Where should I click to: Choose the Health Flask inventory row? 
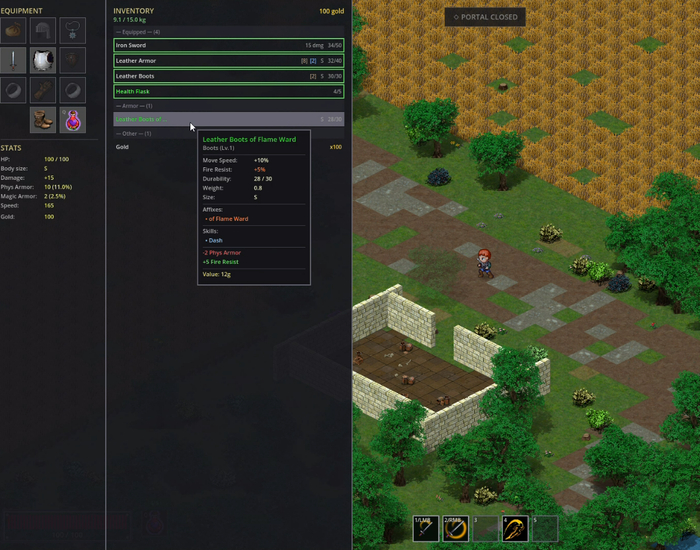point(228,92)
